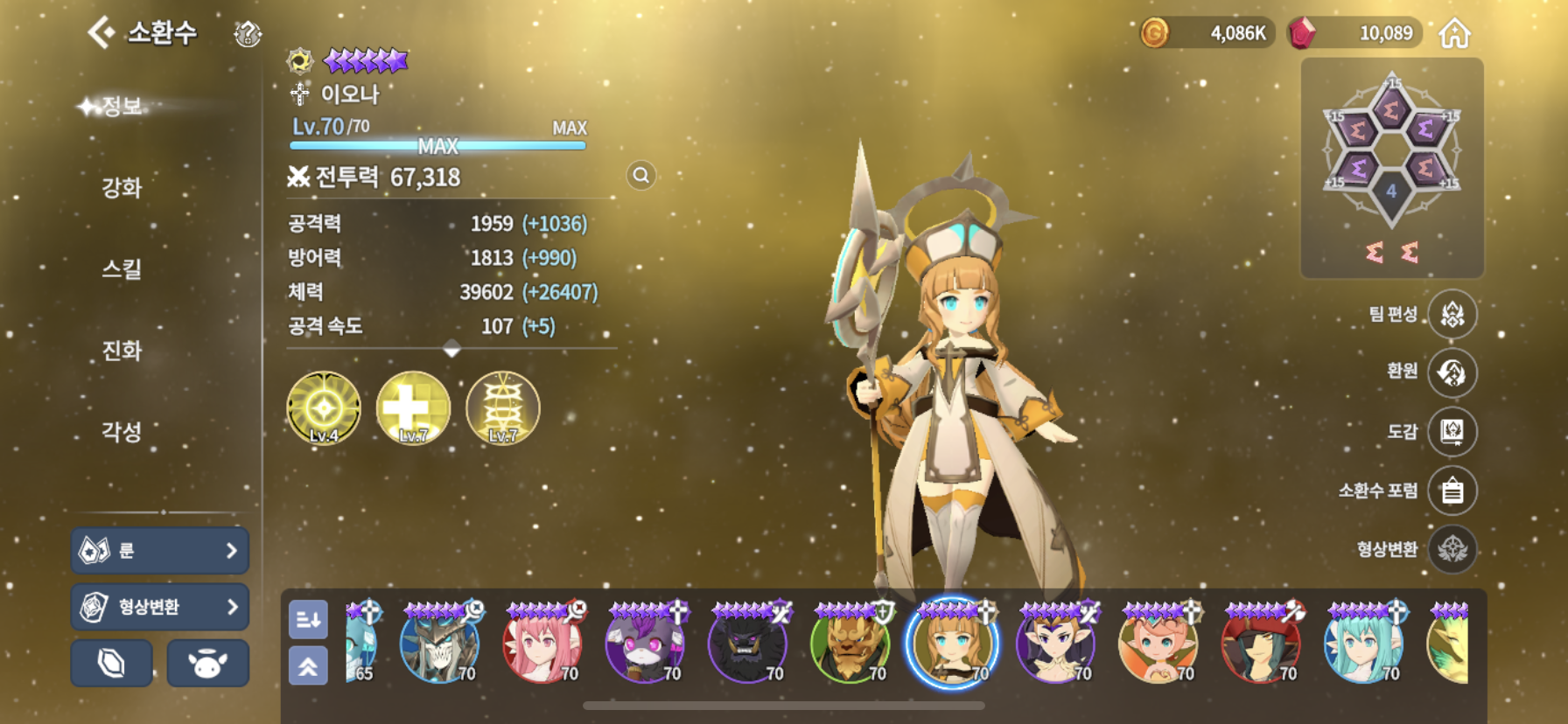Image resolution: width=1568 pixels, height=724 pixels.
Task: Open the 팀 편성 button
Action: (x=1452, y=314)
